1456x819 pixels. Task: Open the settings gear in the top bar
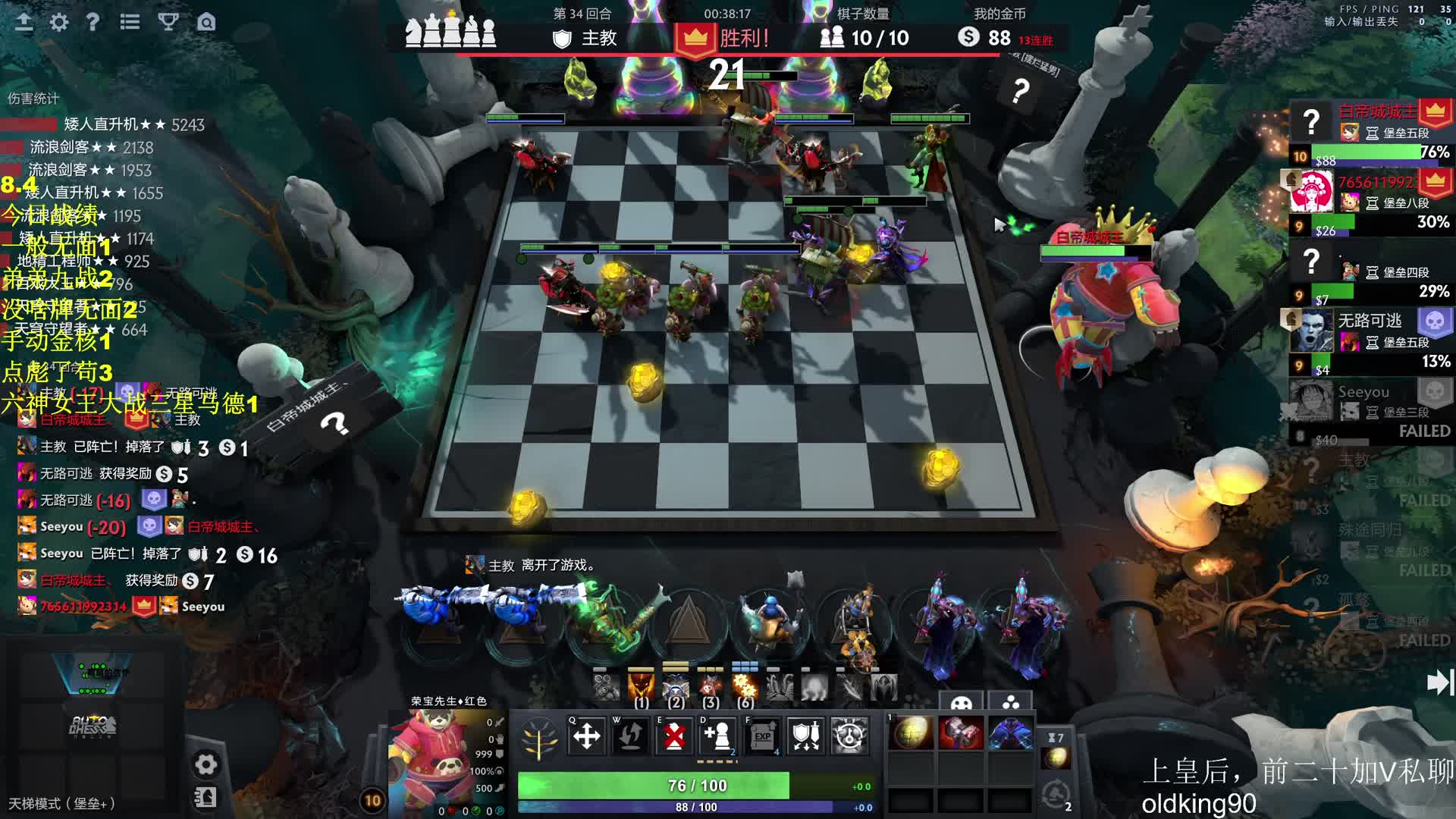tap(58, 22)
